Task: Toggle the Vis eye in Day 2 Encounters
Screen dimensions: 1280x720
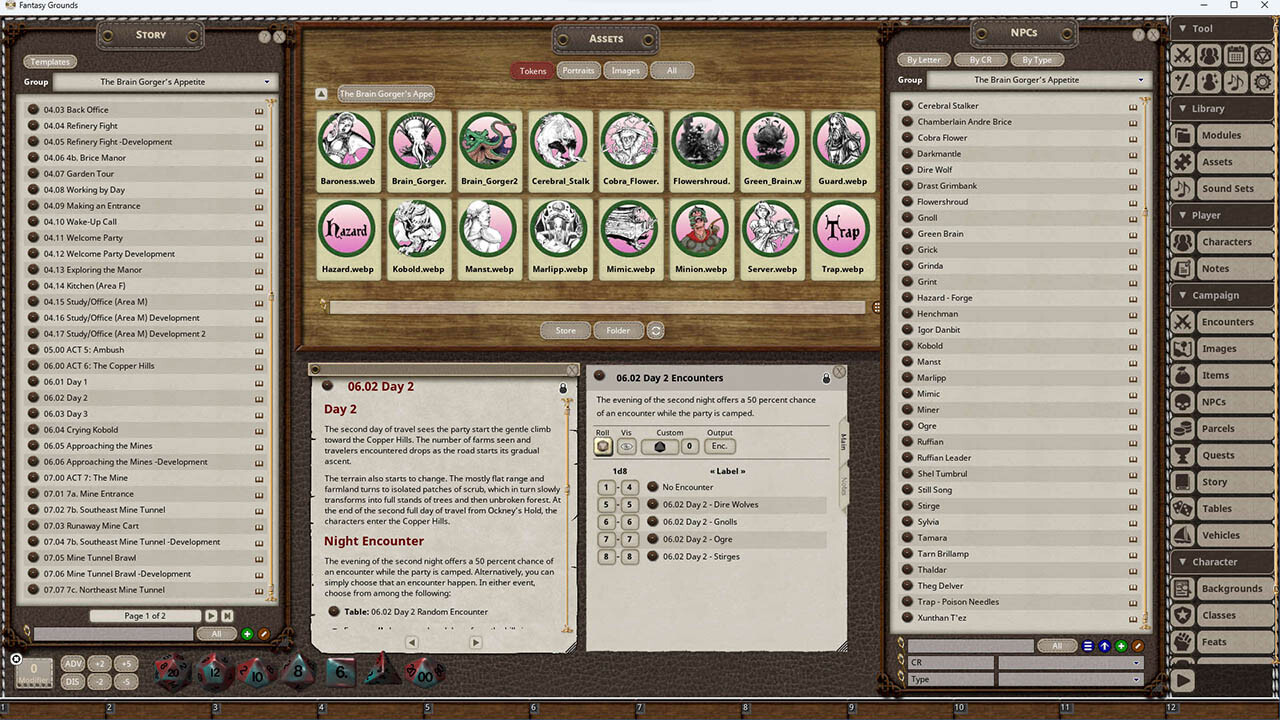Action: click(626, 446)
